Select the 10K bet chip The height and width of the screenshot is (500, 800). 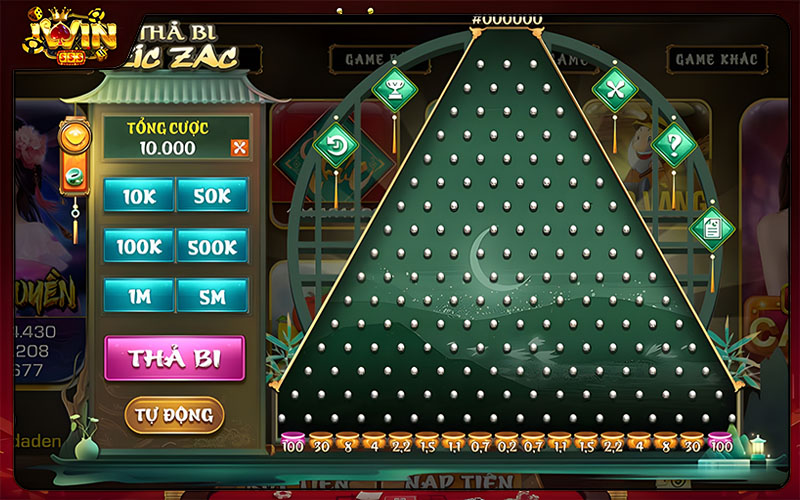tap(138, 196)
